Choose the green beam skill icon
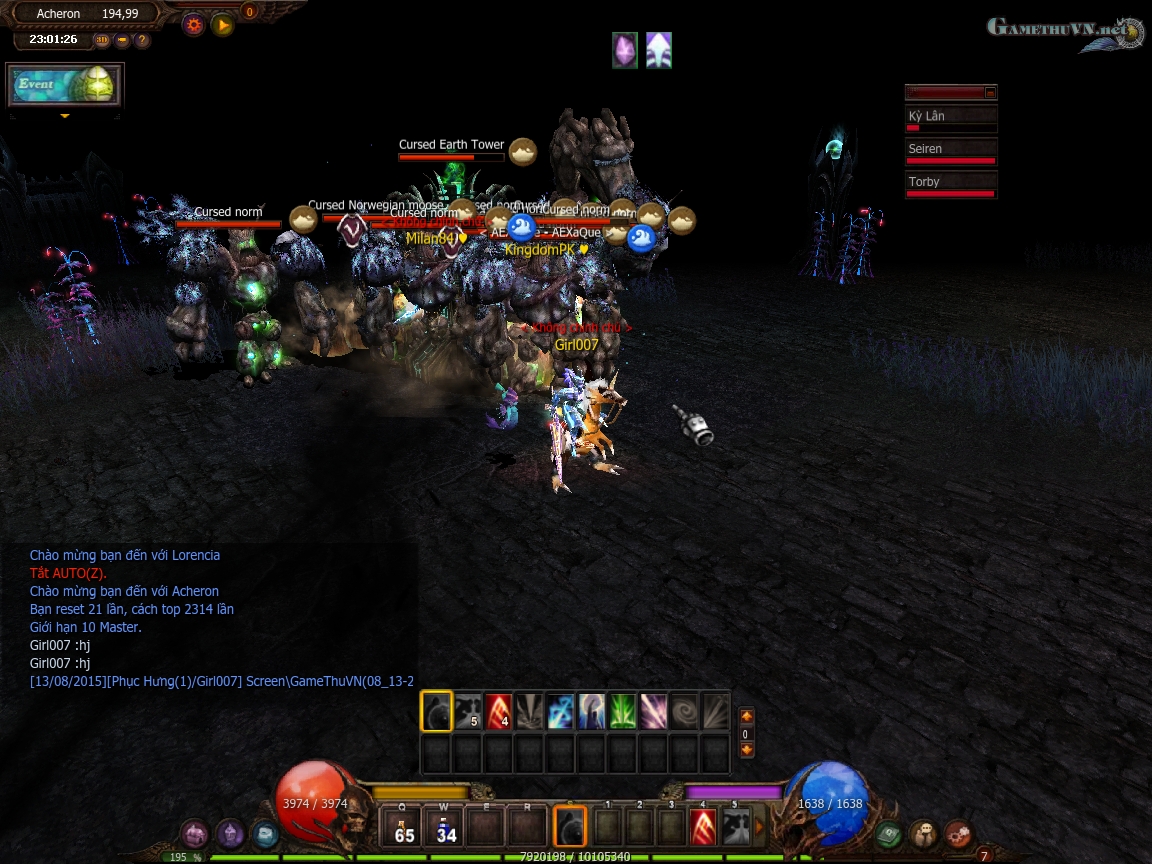Viewport: 1152px width, 864px height. pyautogui.click(x=623, y=711)
